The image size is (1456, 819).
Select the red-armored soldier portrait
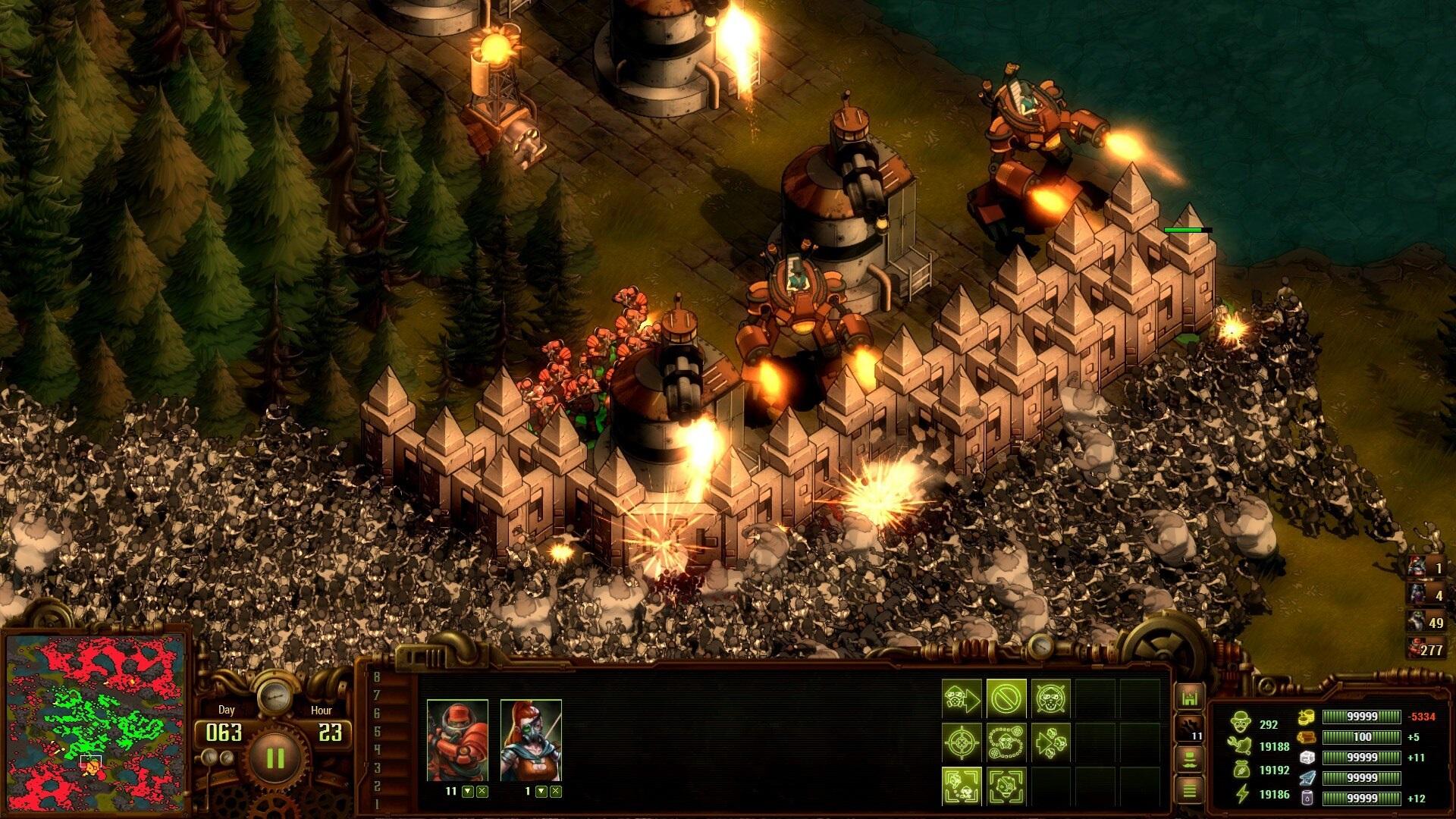pyautogui.click(x=457, y=741)
